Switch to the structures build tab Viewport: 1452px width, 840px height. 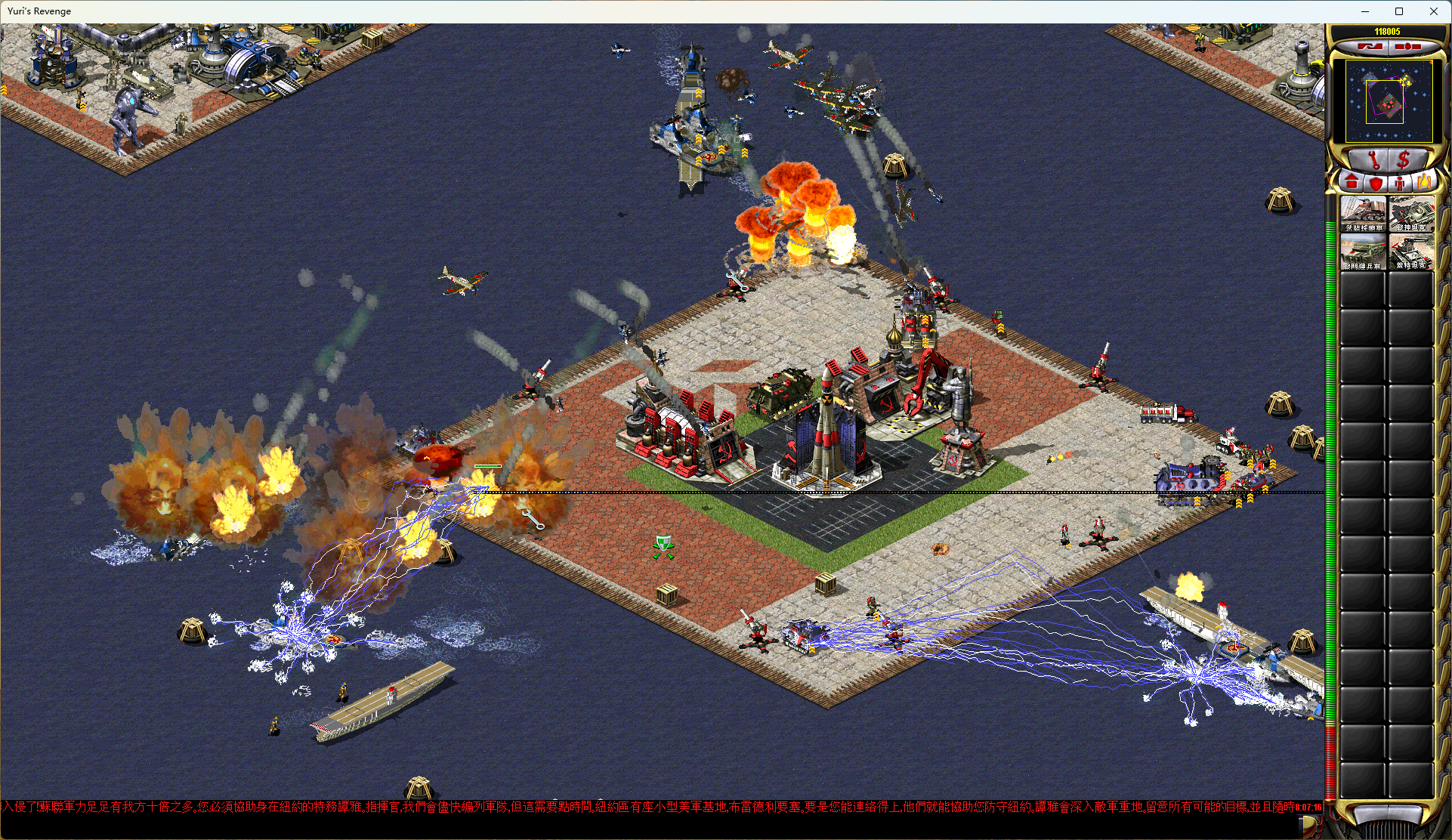(1352, 183)
